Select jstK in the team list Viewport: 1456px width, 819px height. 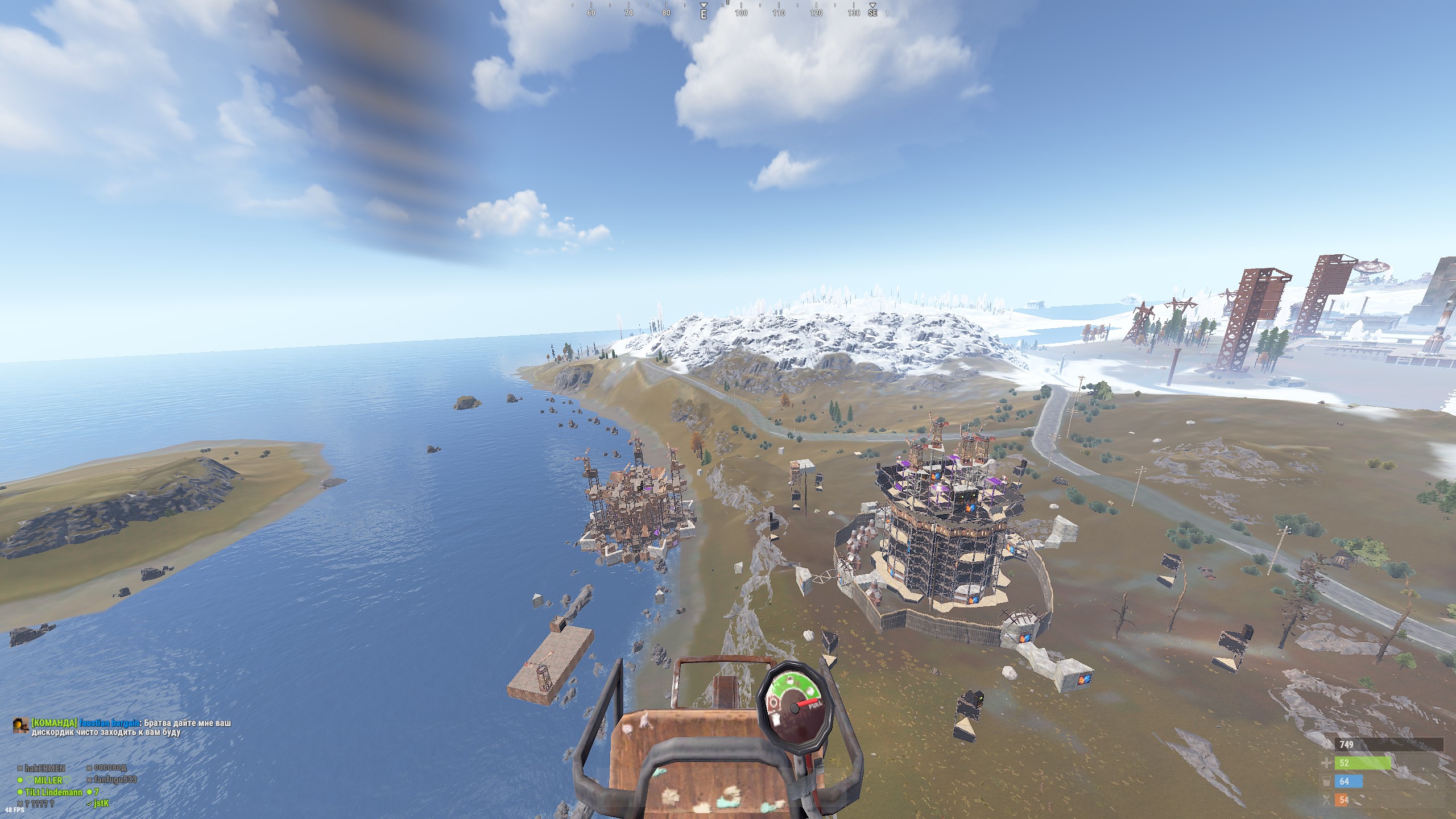[101, 804]
